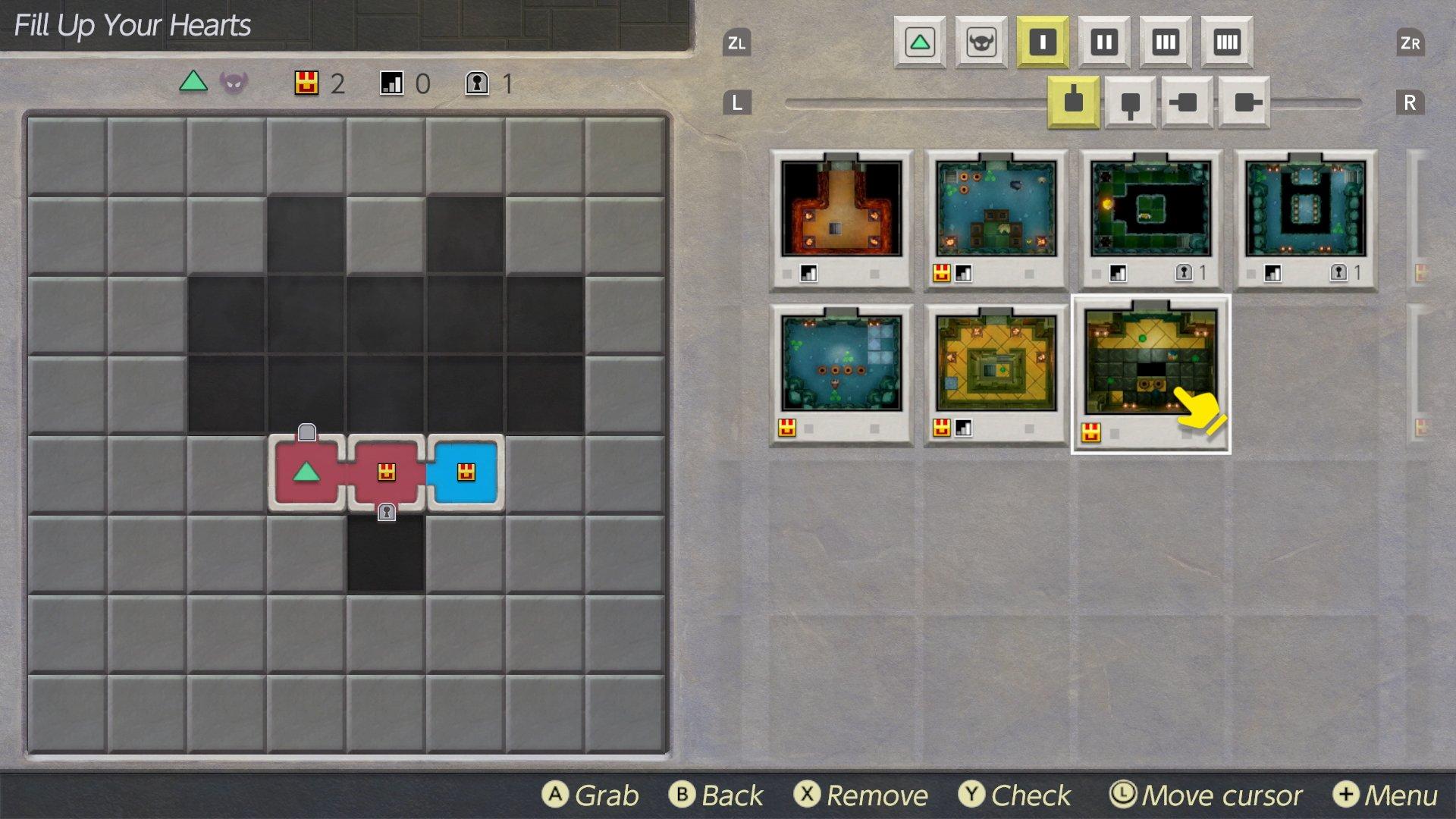The width and height of the screenshot is (1456, 819).
Task: Open the Menu with the plus button
Action: tap(1347, 795)
